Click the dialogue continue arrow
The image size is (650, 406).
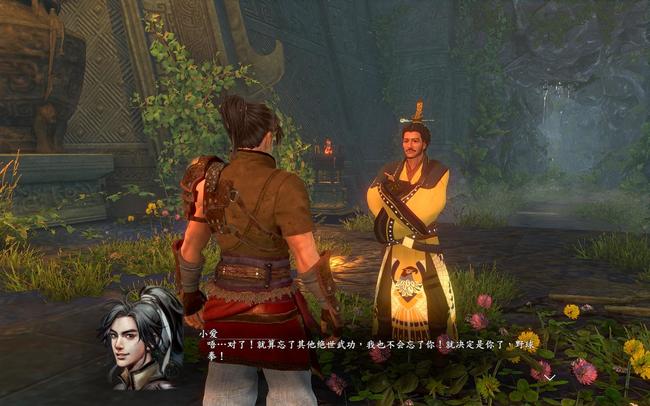[x=549, y=377]
